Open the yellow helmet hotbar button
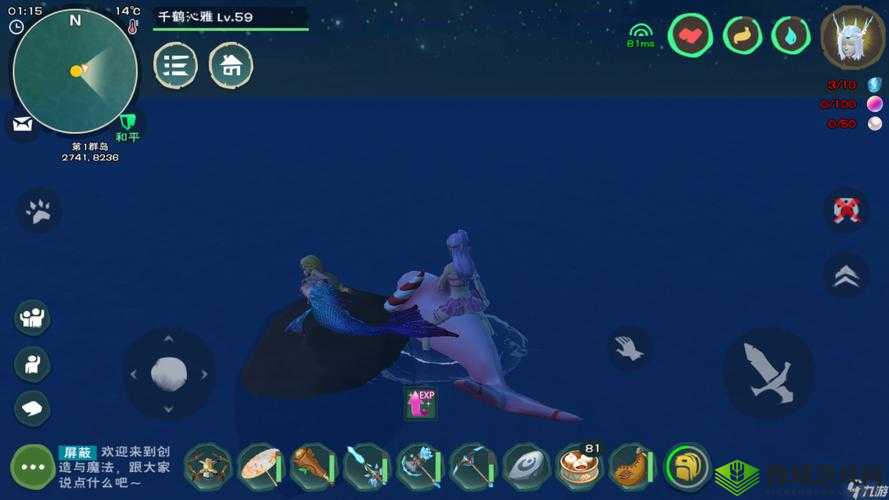This screenshot has width=889, height=500. pos(687,466)
